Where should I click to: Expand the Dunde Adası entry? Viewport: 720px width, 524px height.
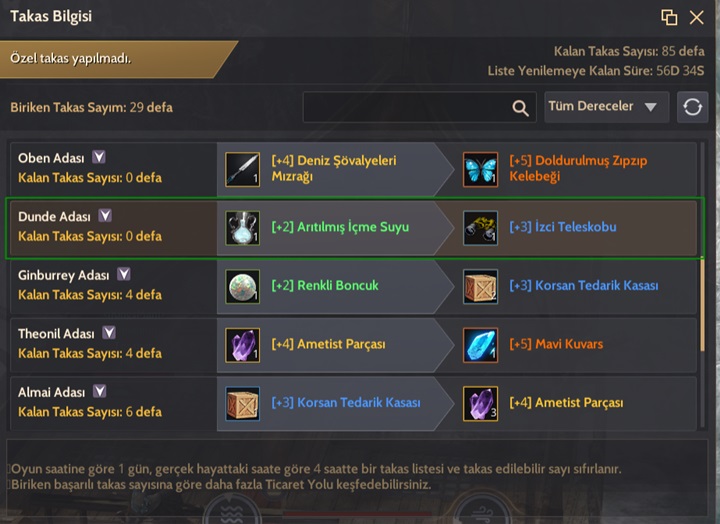pos(105,216)
